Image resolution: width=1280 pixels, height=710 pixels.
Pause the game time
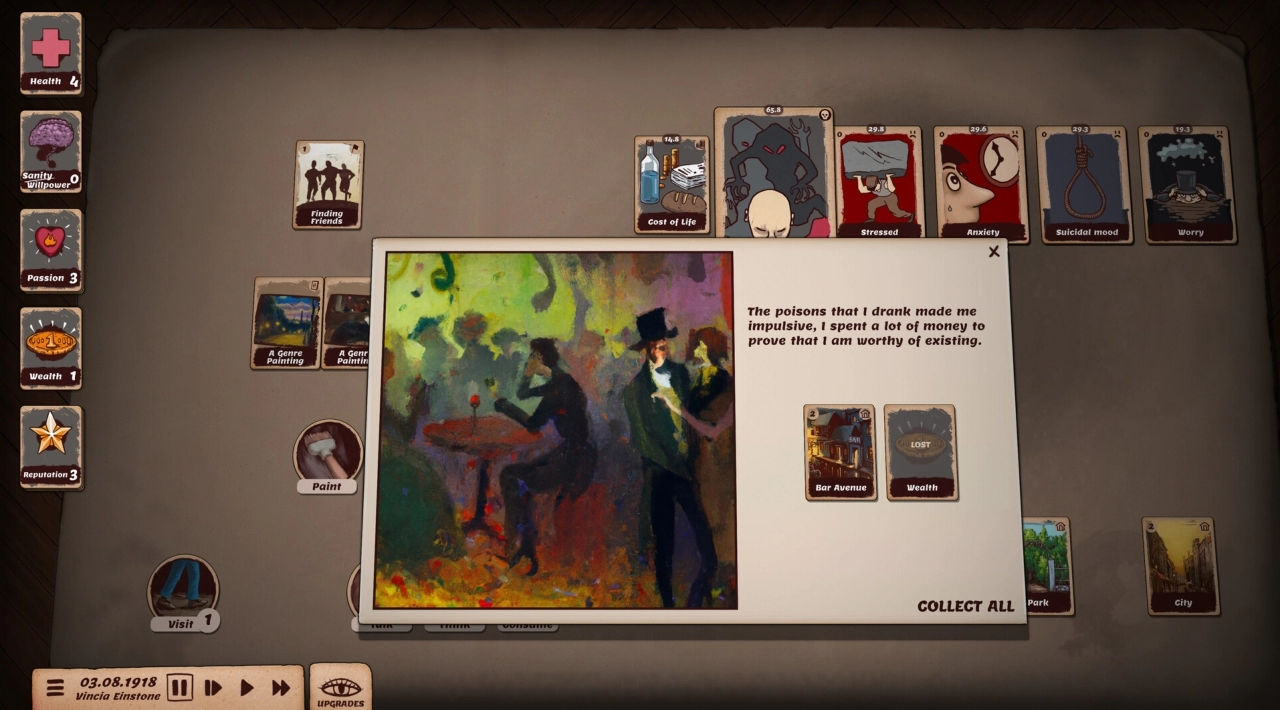pos(179,688)
